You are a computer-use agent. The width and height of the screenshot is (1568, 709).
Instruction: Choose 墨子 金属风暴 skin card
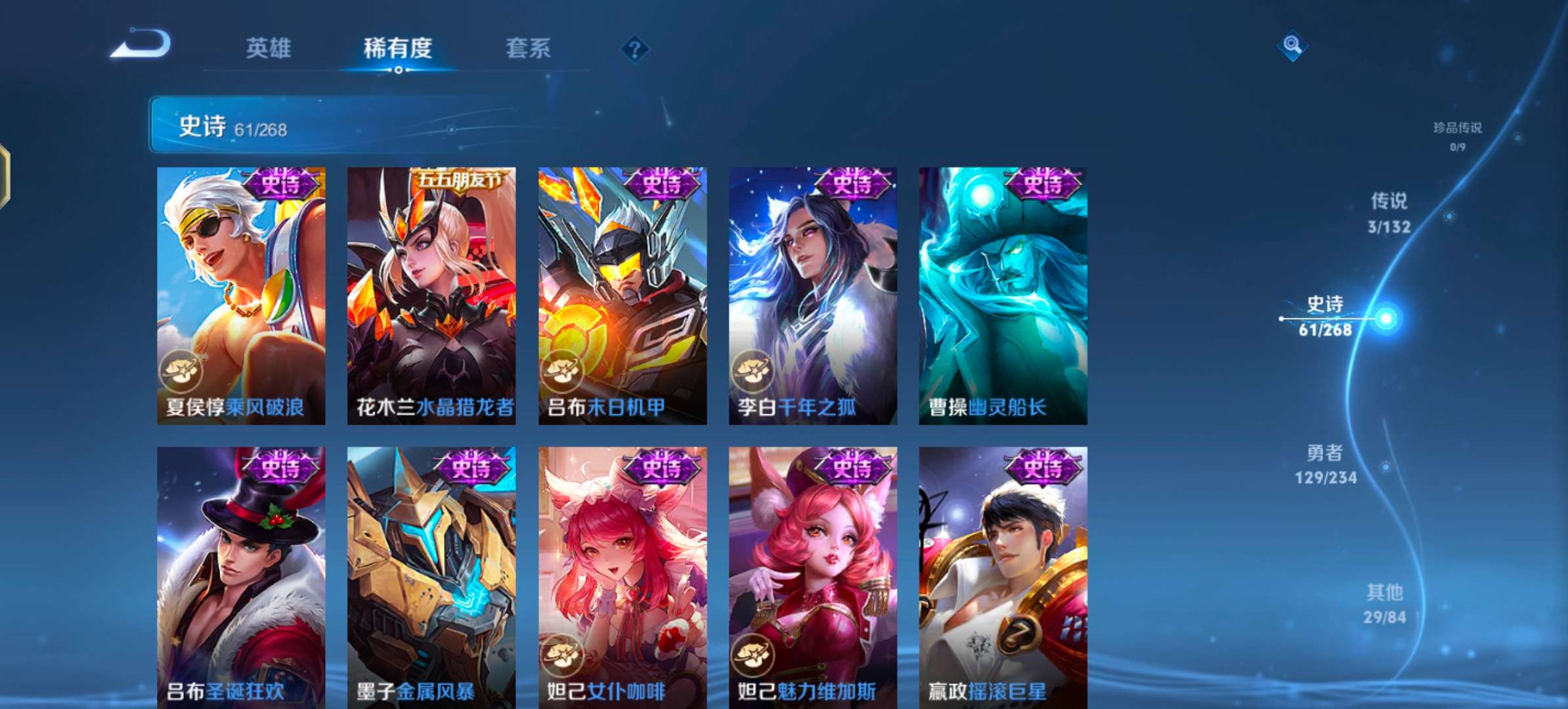(x=431, y=576)
